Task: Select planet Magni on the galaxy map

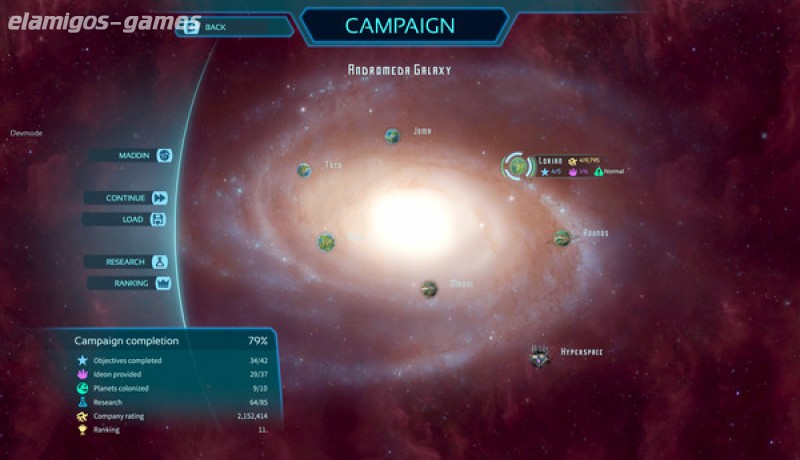Action: [x=429, y=289]
